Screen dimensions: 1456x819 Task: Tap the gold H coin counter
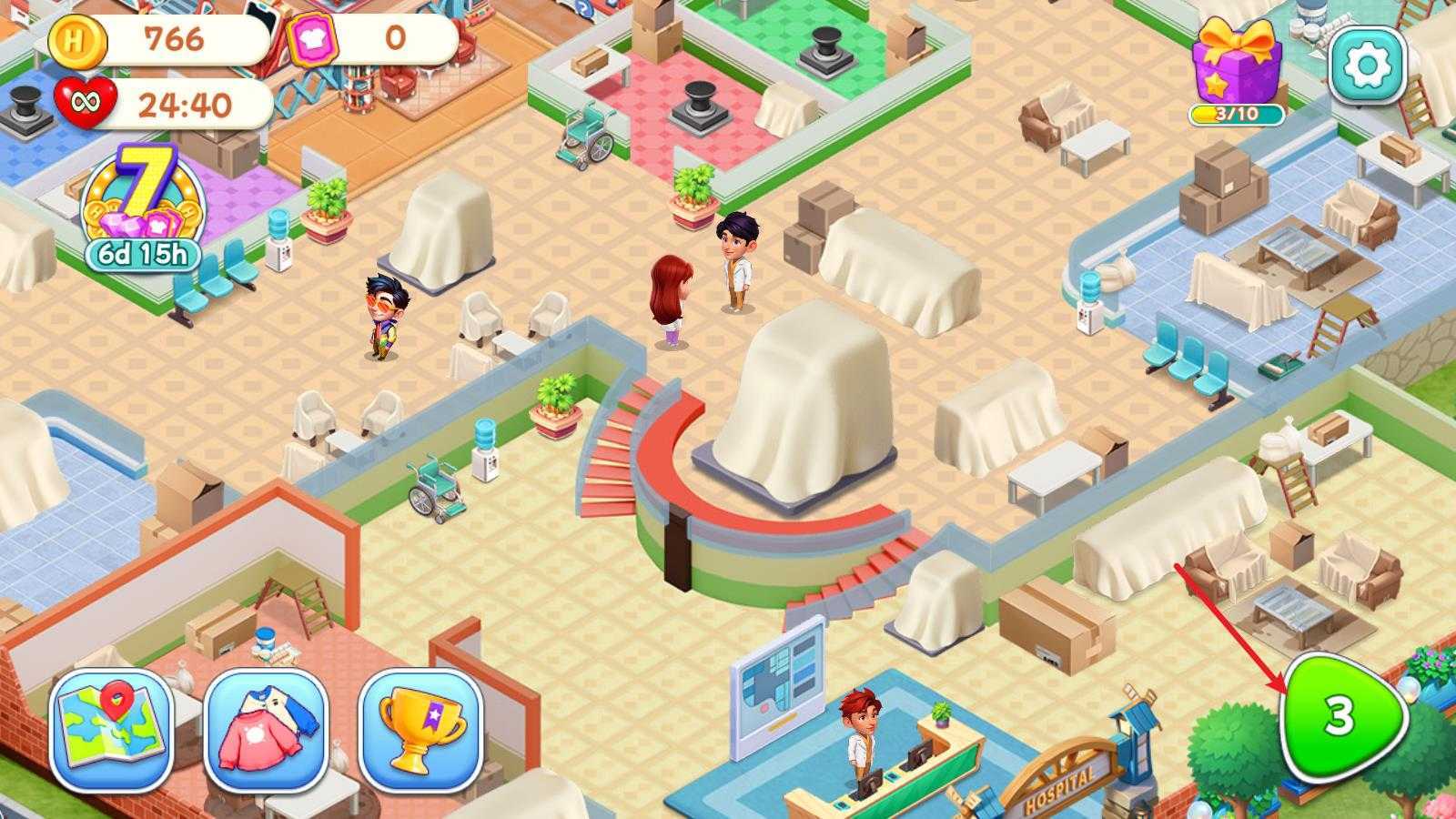(77, 40)
